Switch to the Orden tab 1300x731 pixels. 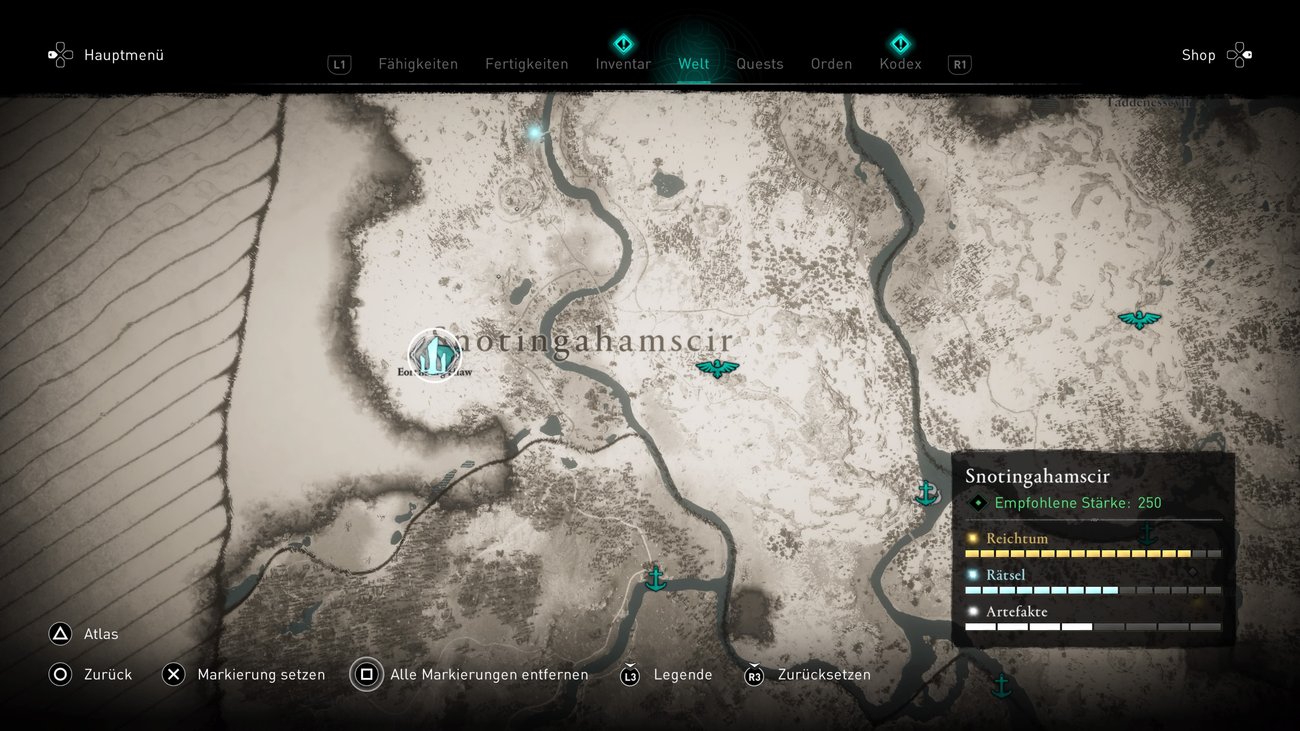tap(831, 63)
